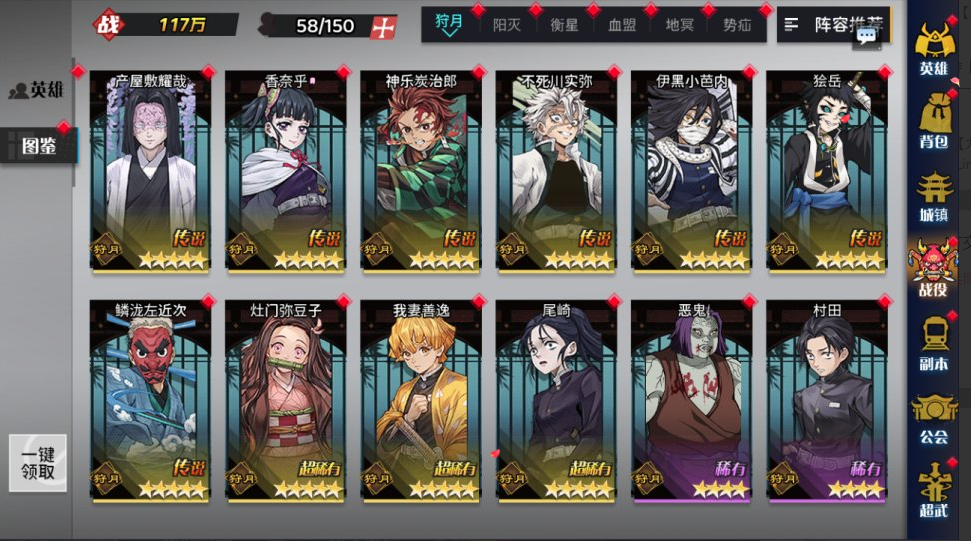Open the chat bubble icon

click(x=866, y=36)
